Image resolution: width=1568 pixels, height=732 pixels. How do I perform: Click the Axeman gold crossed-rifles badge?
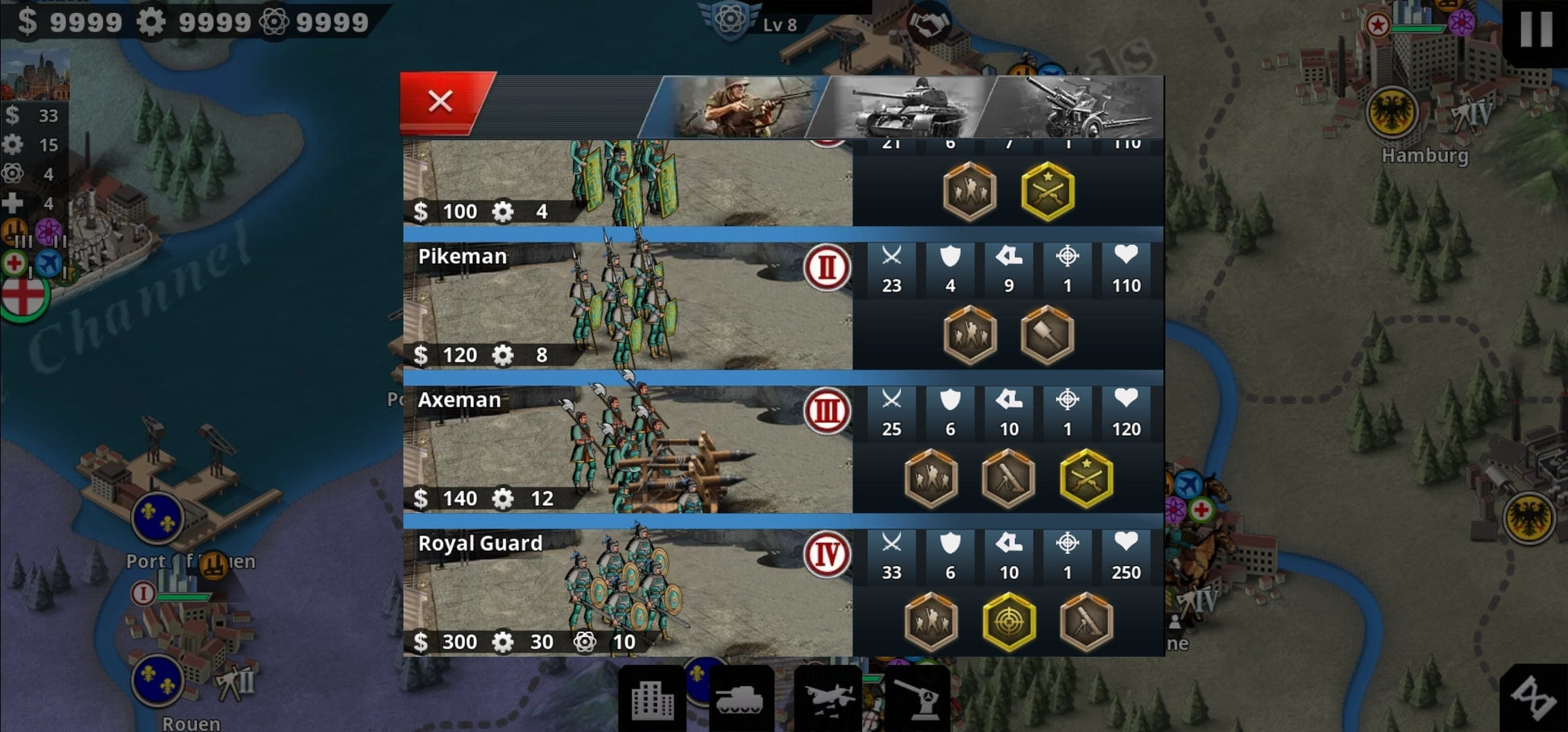(x=1086, y=478)
